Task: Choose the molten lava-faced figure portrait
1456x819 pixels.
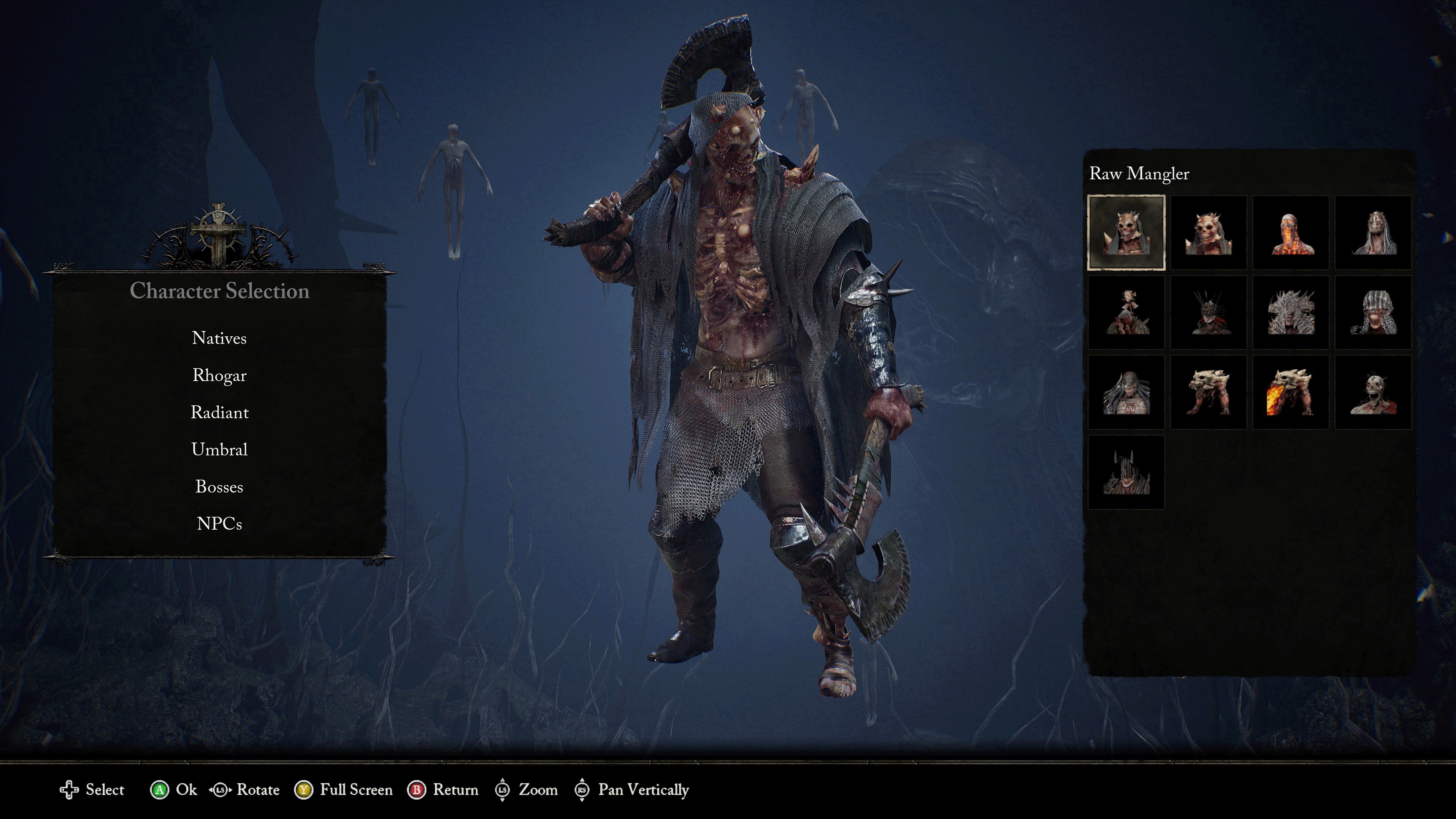Action: click(x=1290, y=232)
